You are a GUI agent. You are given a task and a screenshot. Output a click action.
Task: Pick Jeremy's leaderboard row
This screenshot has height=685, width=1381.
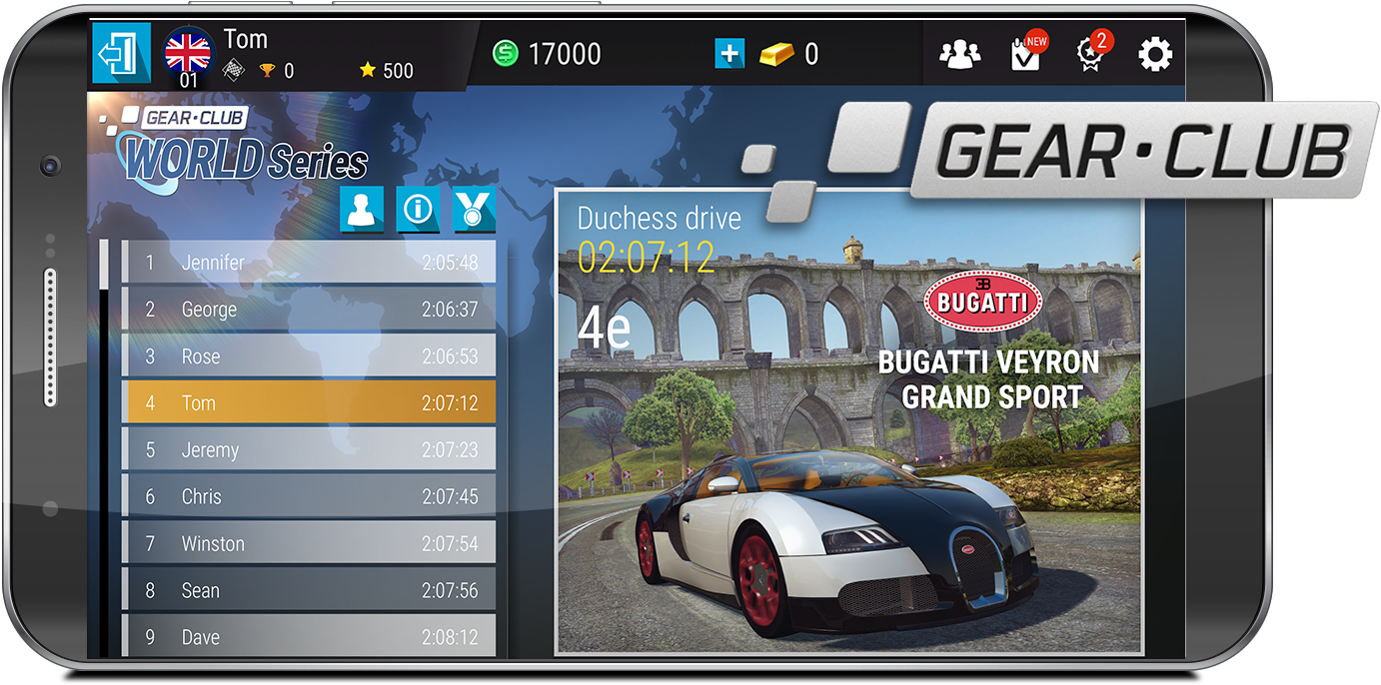(309, 450)
